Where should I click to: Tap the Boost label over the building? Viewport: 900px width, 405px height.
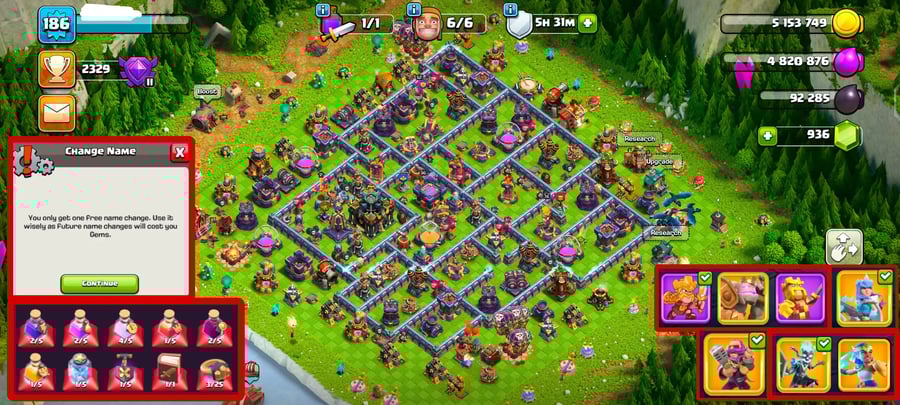tap(206, 91)
